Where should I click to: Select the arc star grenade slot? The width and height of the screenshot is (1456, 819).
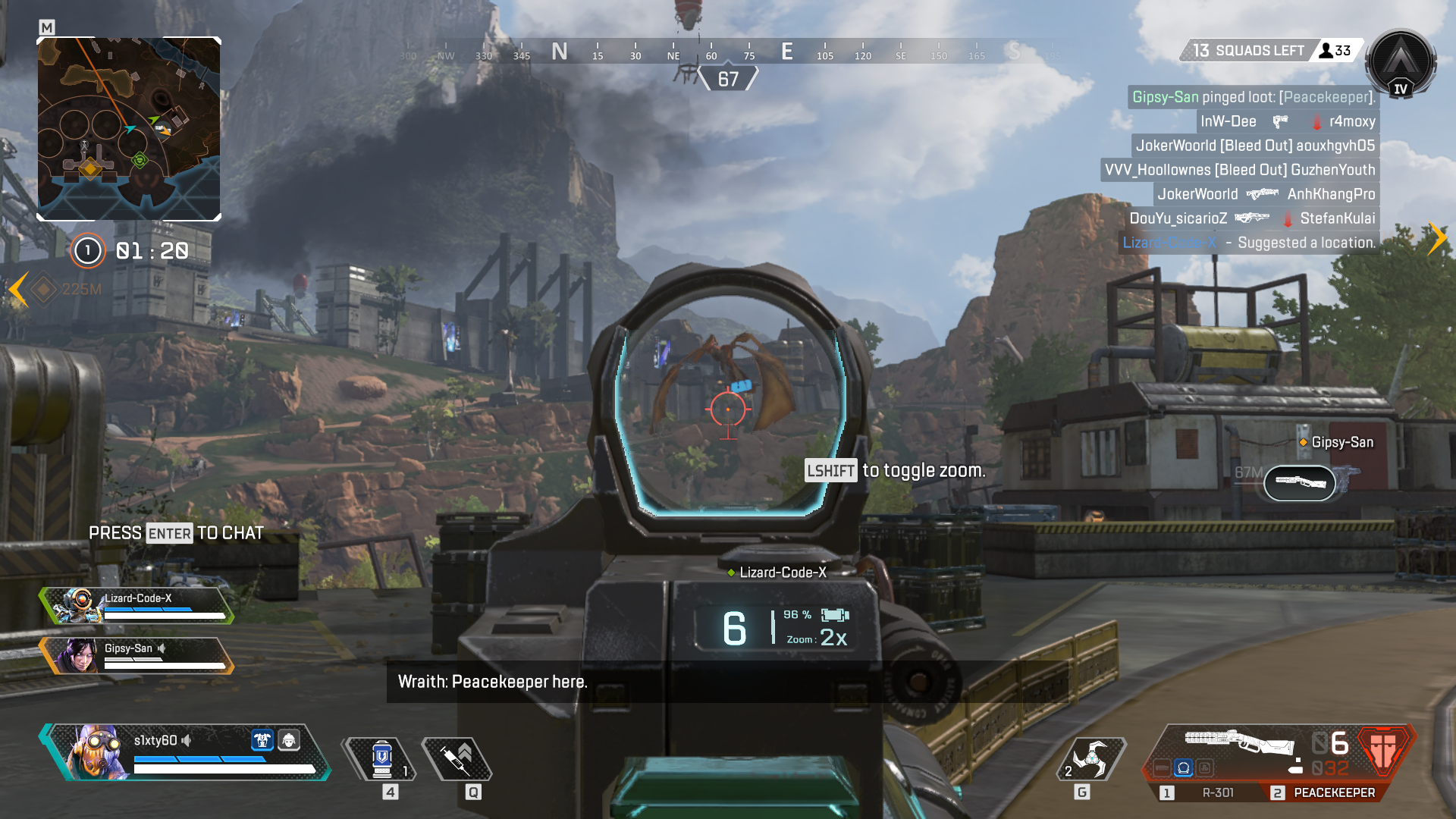1090,759
